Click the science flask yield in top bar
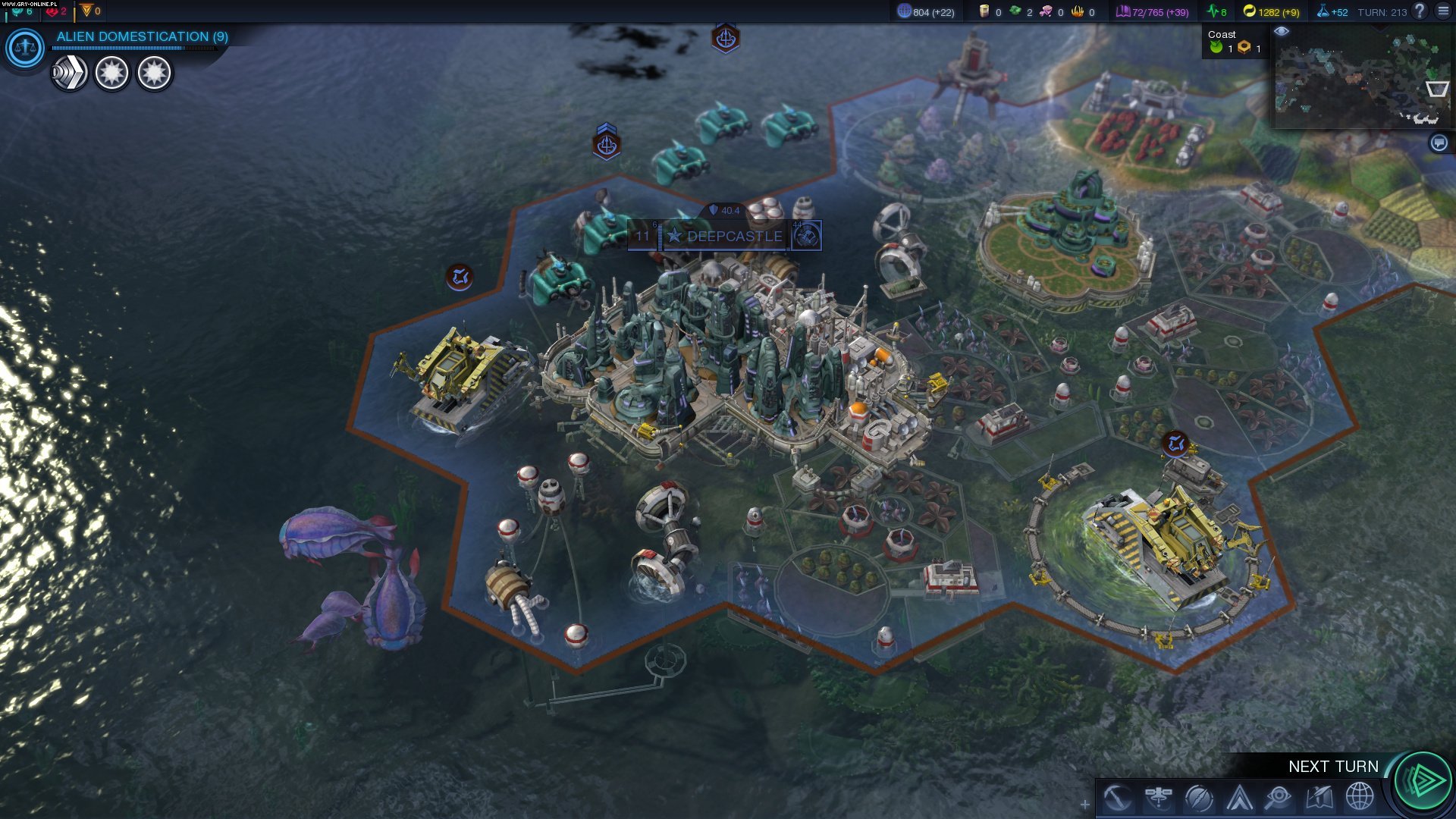1456x819 pixels. tap(1332, 12)
